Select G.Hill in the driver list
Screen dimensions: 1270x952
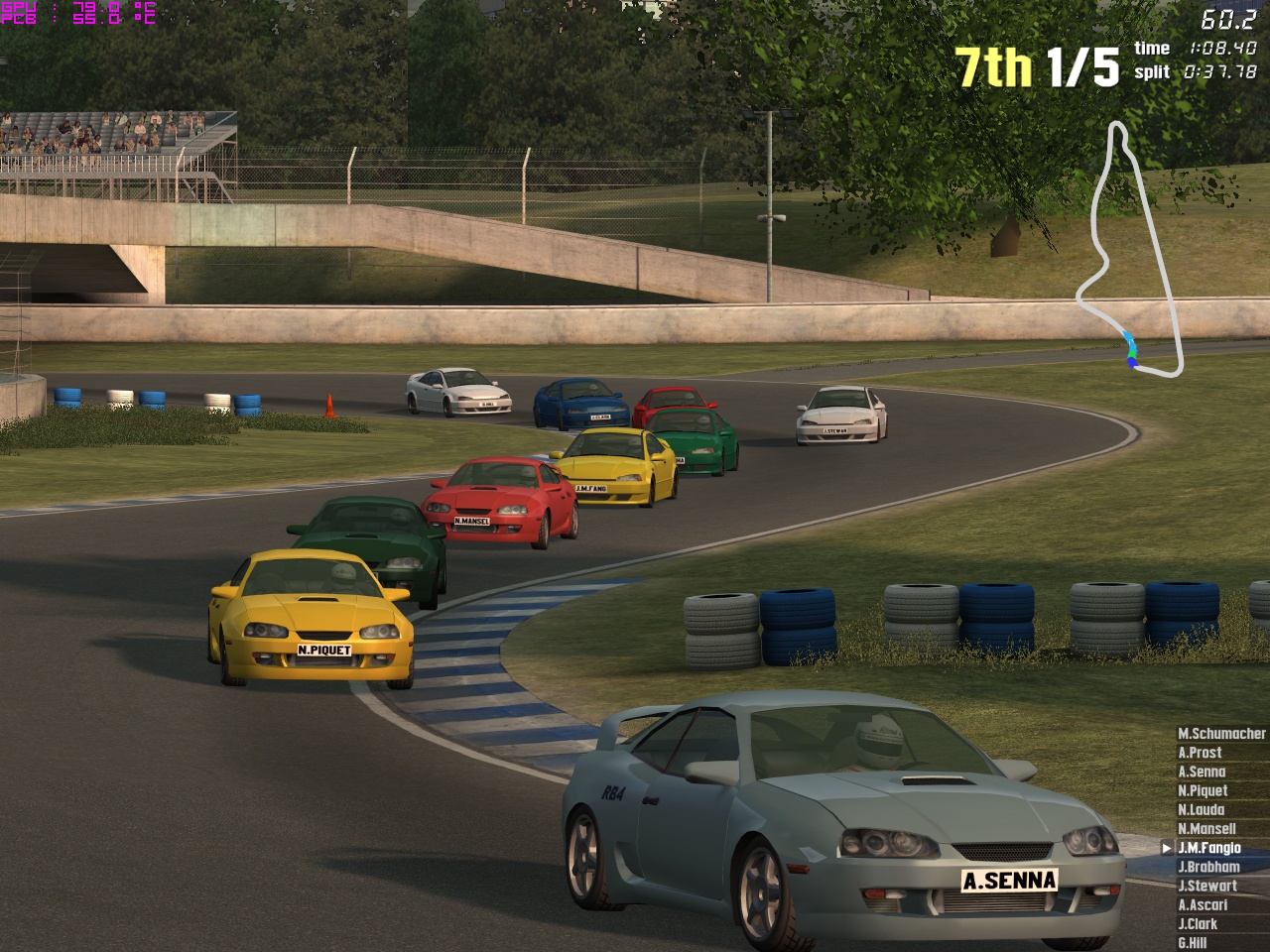coord(1192,942)
